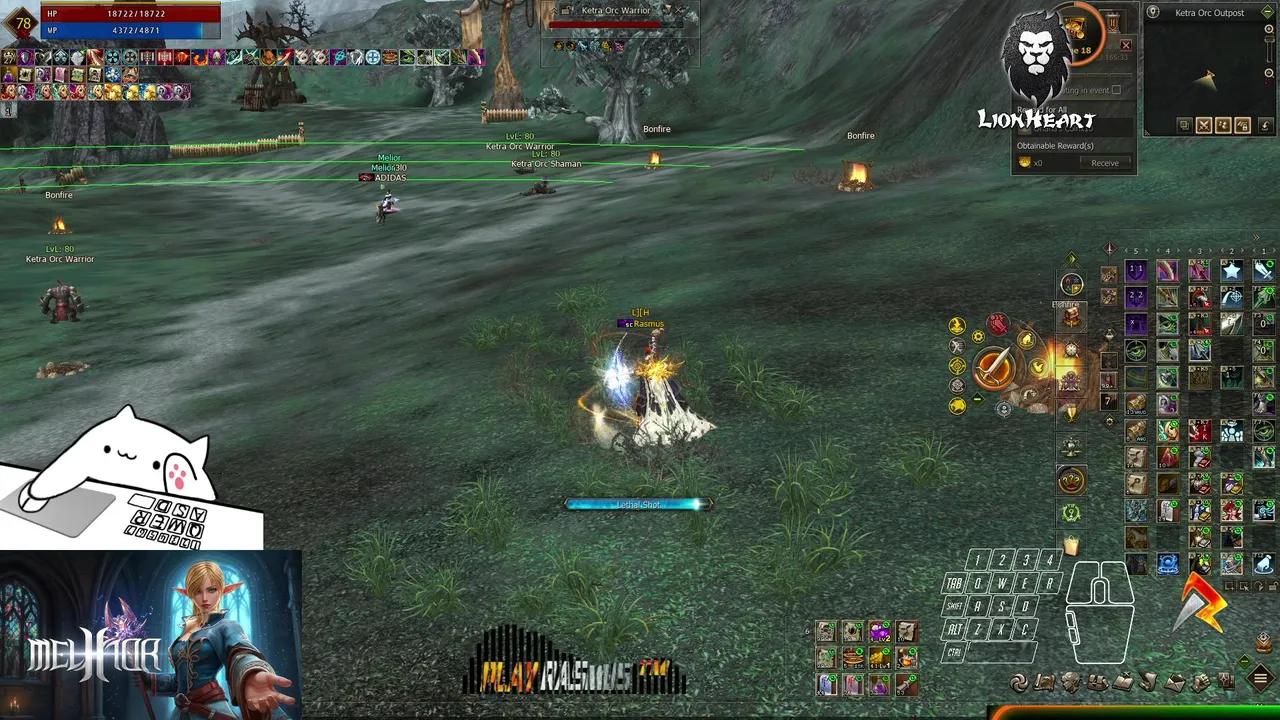Collapse the minimap with the green diamond control
Viewport: 1280px width, 720px height.
1268,12
